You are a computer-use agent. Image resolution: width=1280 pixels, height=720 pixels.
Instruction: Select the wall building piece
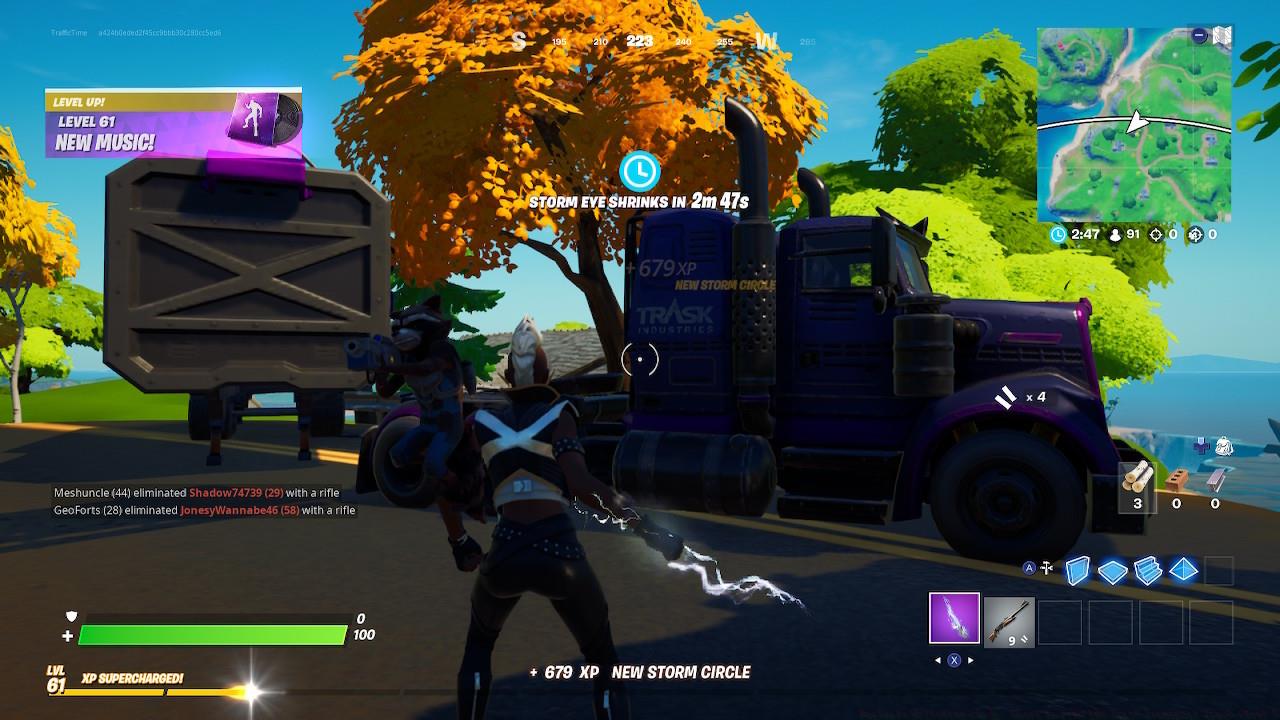1078,570
